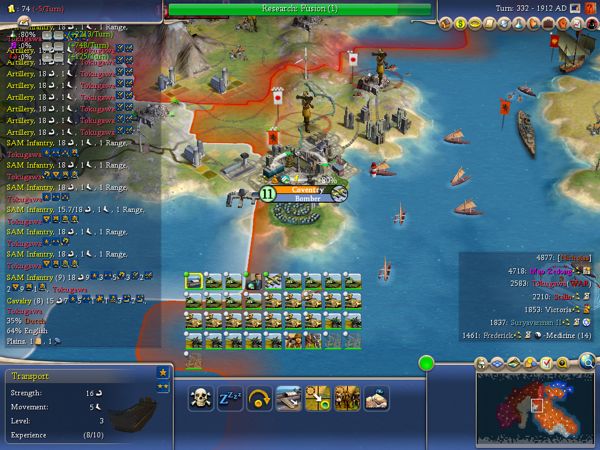The height and width of the screenshot is (450, 600).
Task: Click the Research Fusion progress bar
Action: pos(300,8)
